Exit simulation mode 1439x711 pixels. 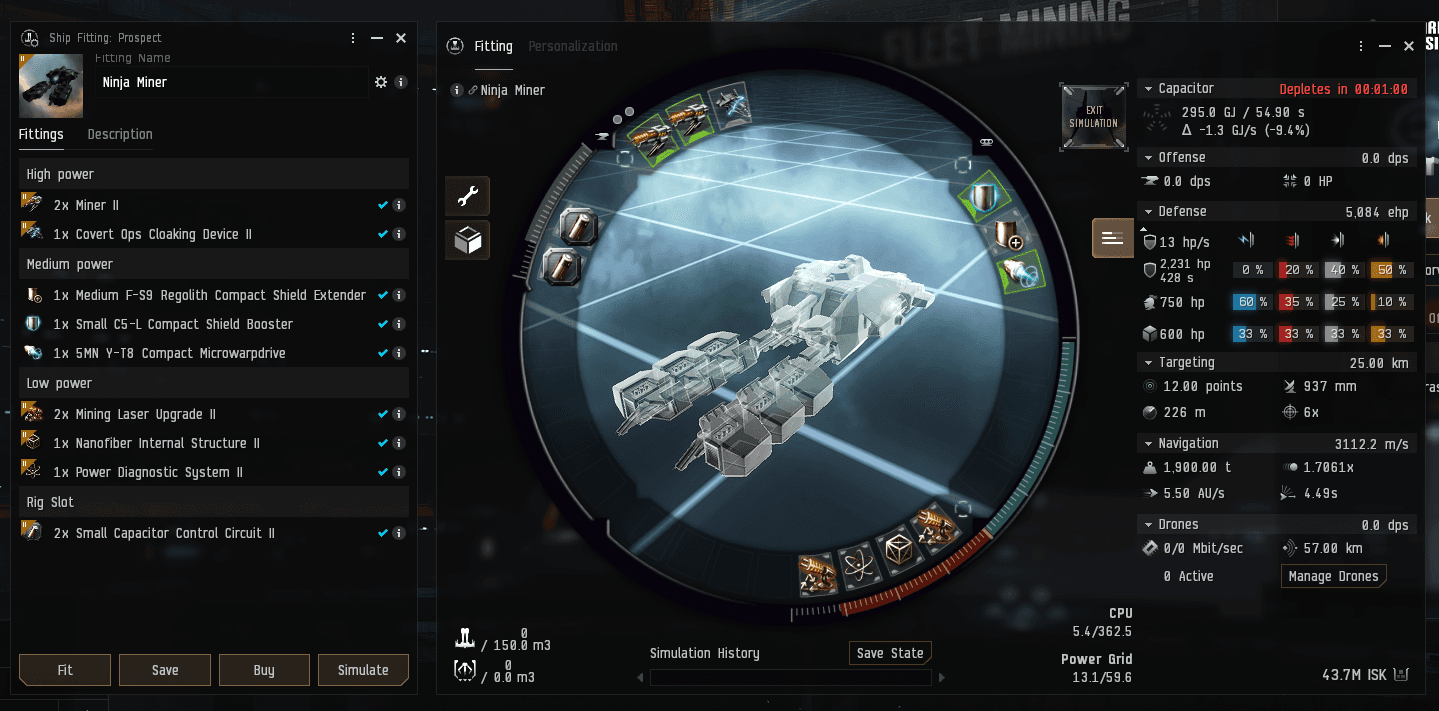[1093, 117]
